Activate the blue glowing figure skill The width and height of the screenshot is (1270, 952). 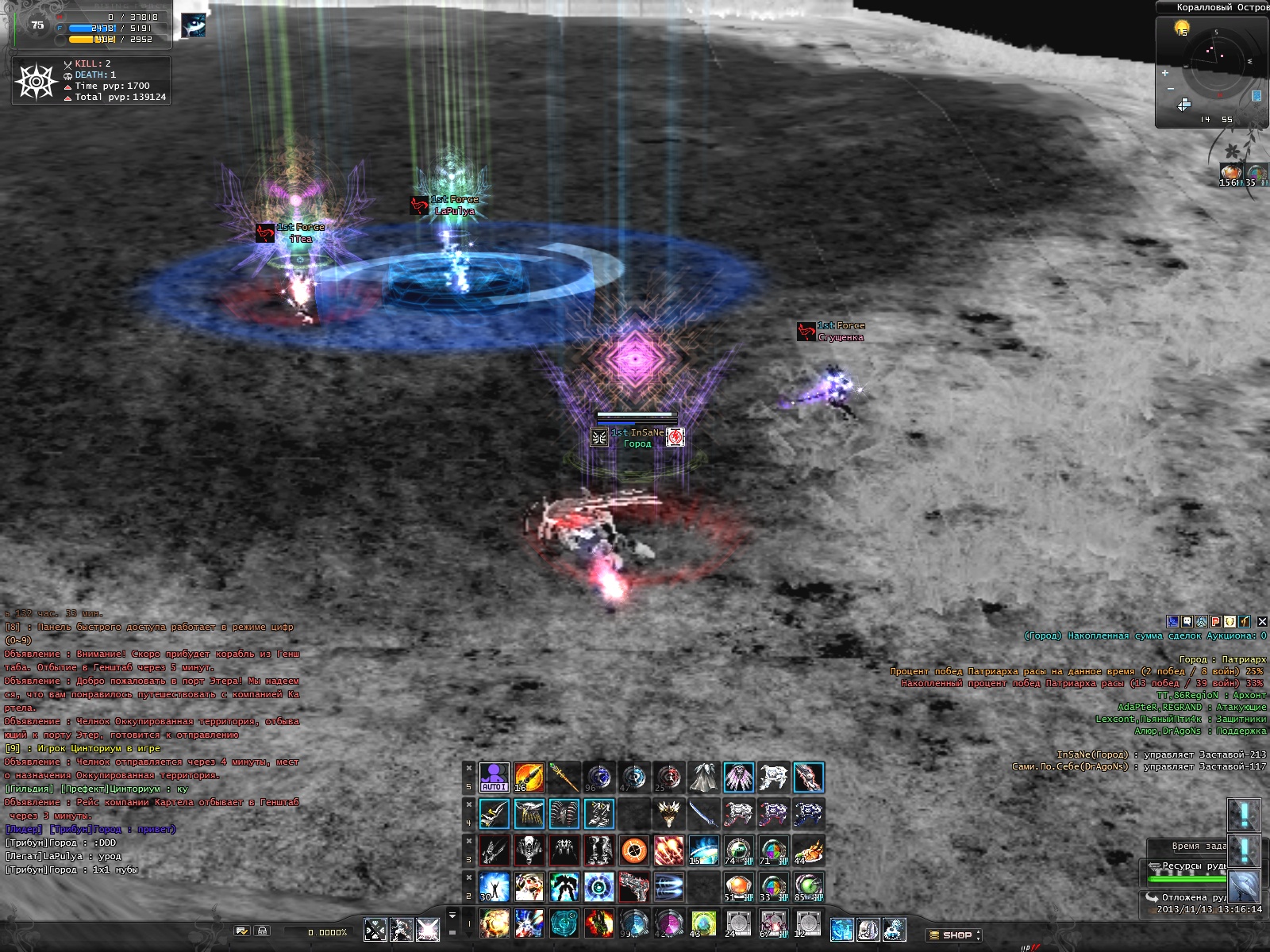(x=494, y=886)
